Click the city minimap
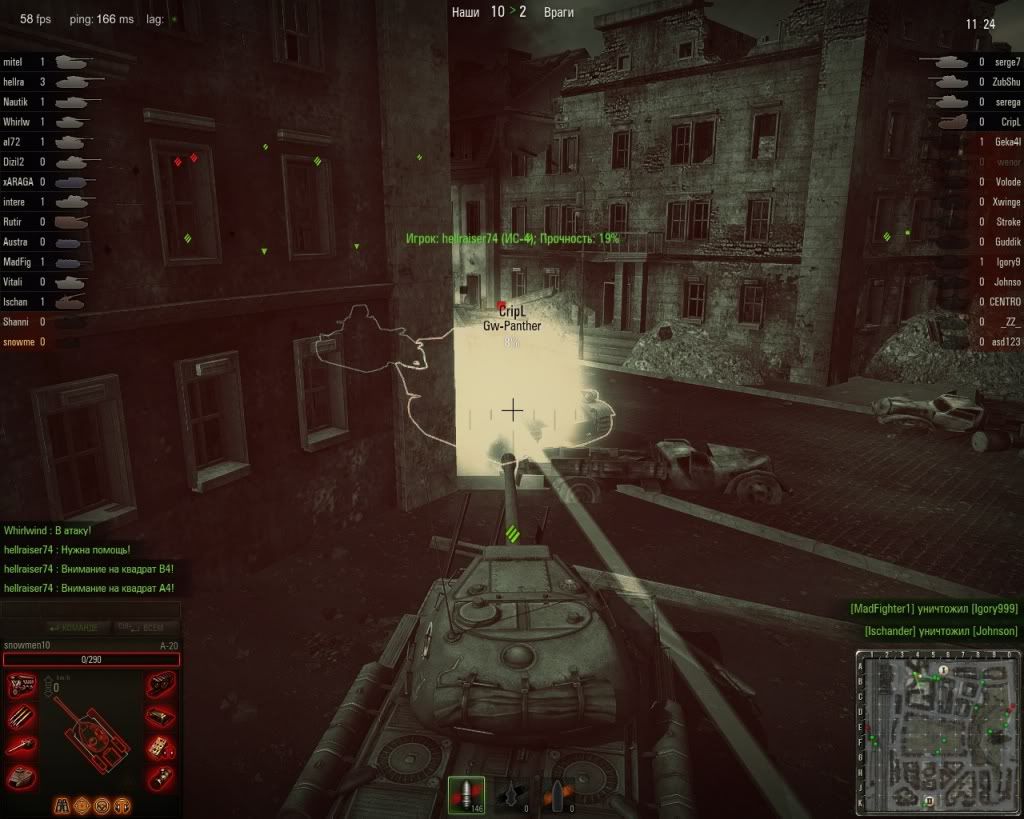 tap(937, 733)
